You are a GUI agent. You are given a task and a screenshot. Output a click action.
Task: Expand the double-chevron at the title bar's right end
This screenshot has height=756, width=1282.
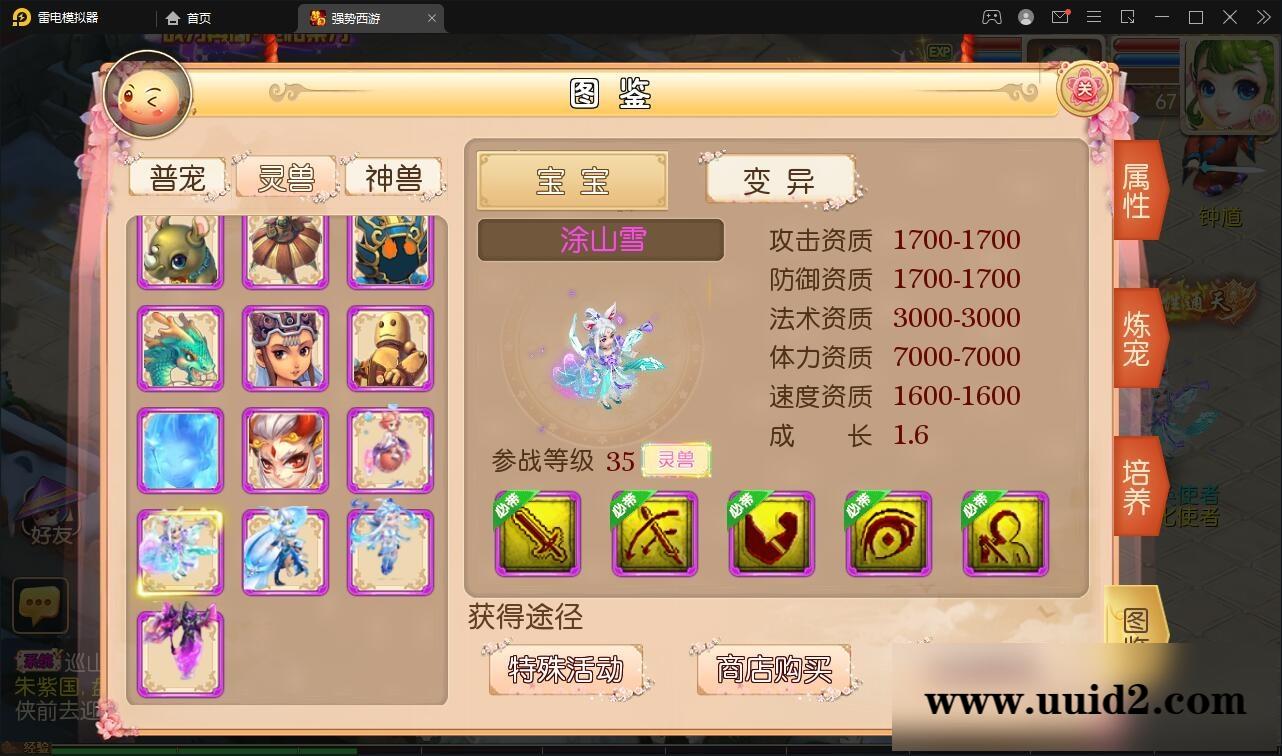coord(1262,17)
